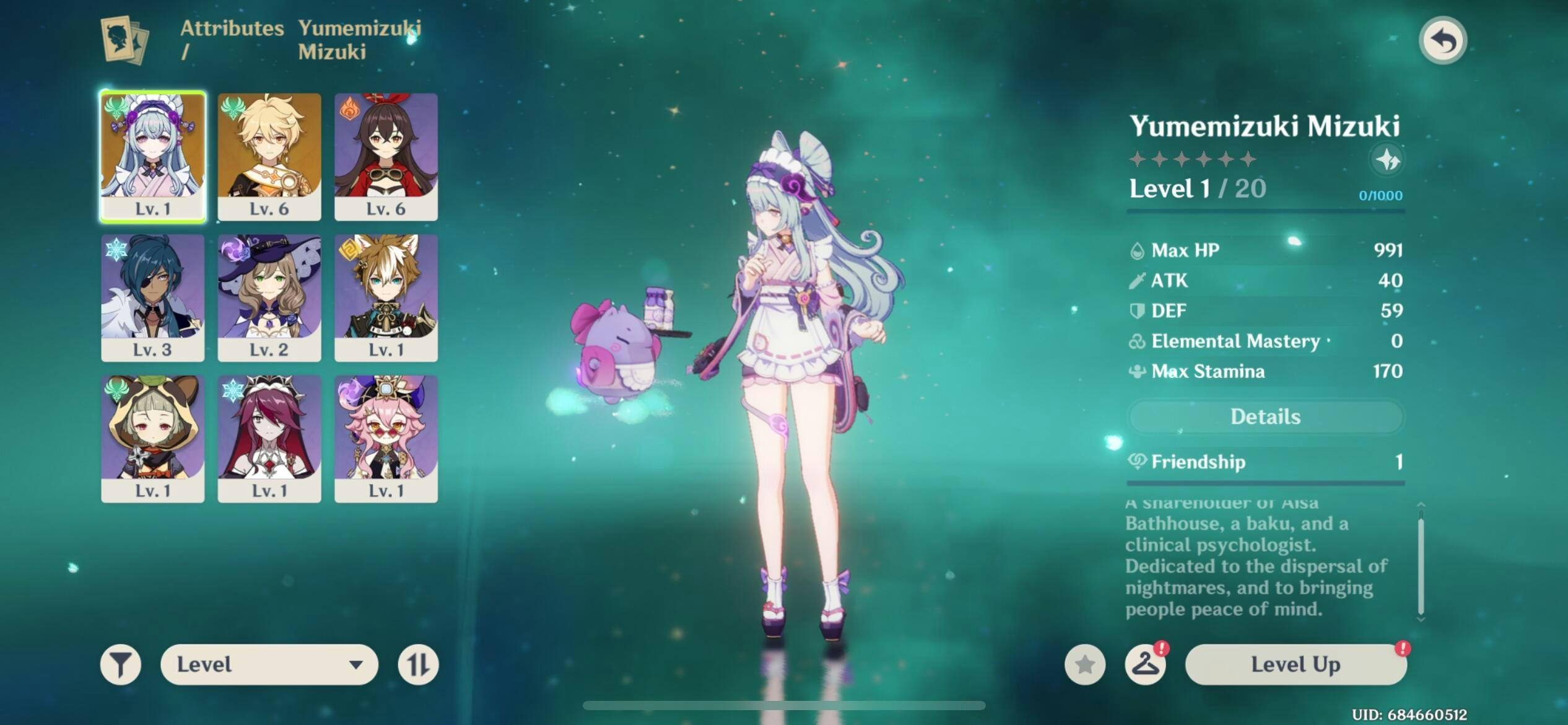This screenshot has width=1568, height=725.
Task: Open the Friendship row
Action: click(1265, 462)
